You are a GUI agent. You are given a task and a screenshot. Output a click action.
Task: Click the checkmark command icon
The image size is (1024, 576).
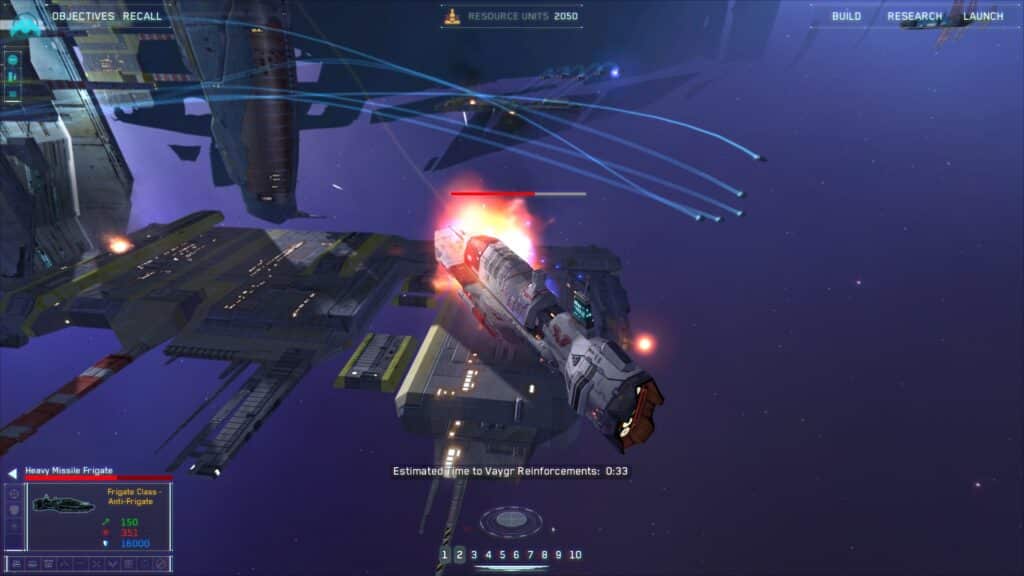(112, 564)
